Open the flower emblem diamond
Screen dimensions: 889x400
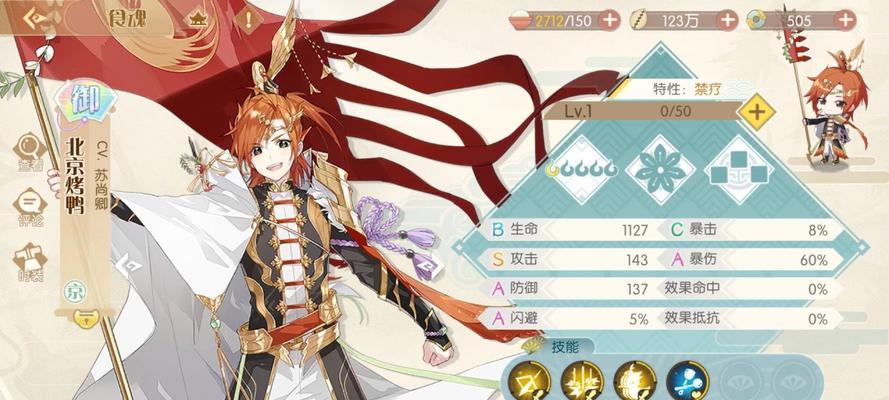(660, 172)
